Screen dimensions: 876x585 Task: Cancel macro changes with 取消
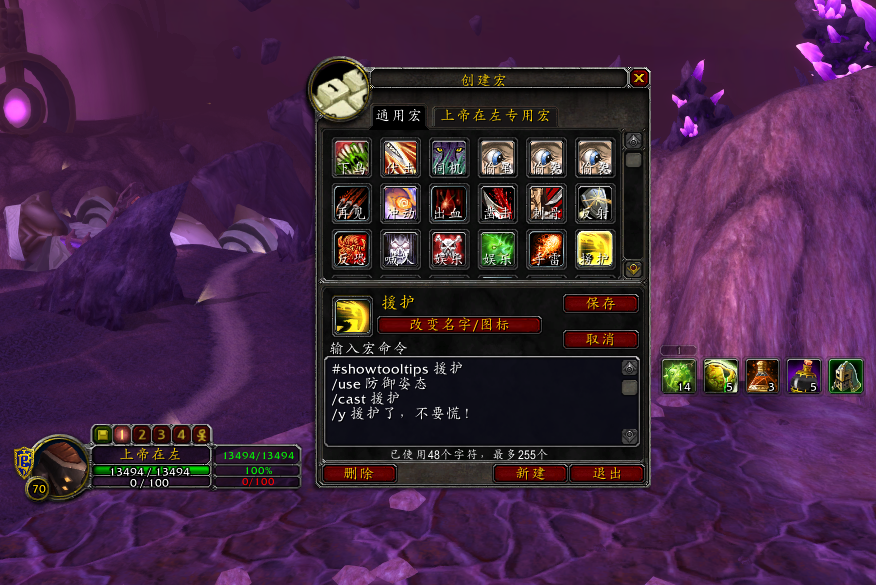tap(600, 339)
